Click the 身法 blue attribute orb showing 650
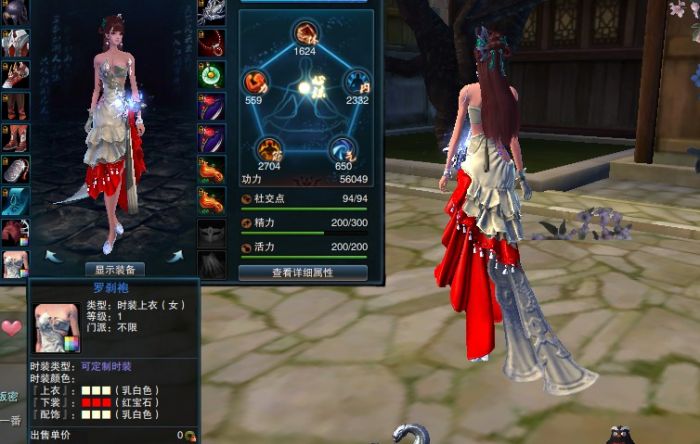 pos(342,151)
